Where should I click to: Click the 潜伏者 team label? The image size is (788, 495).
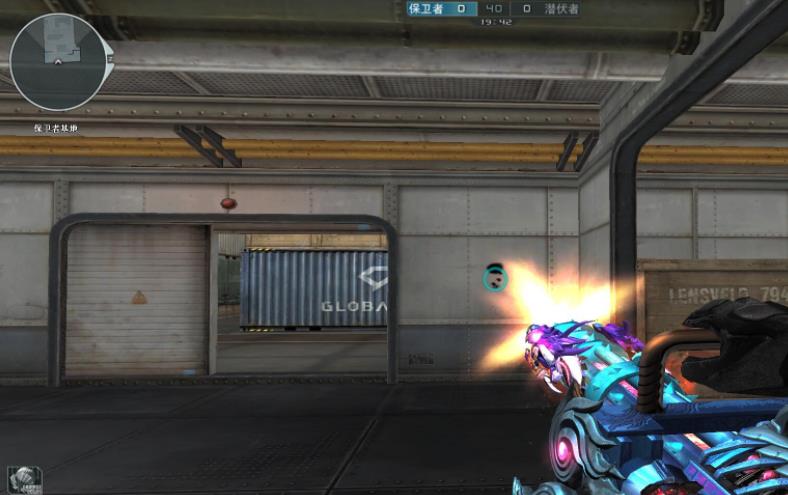pos(560,9)
